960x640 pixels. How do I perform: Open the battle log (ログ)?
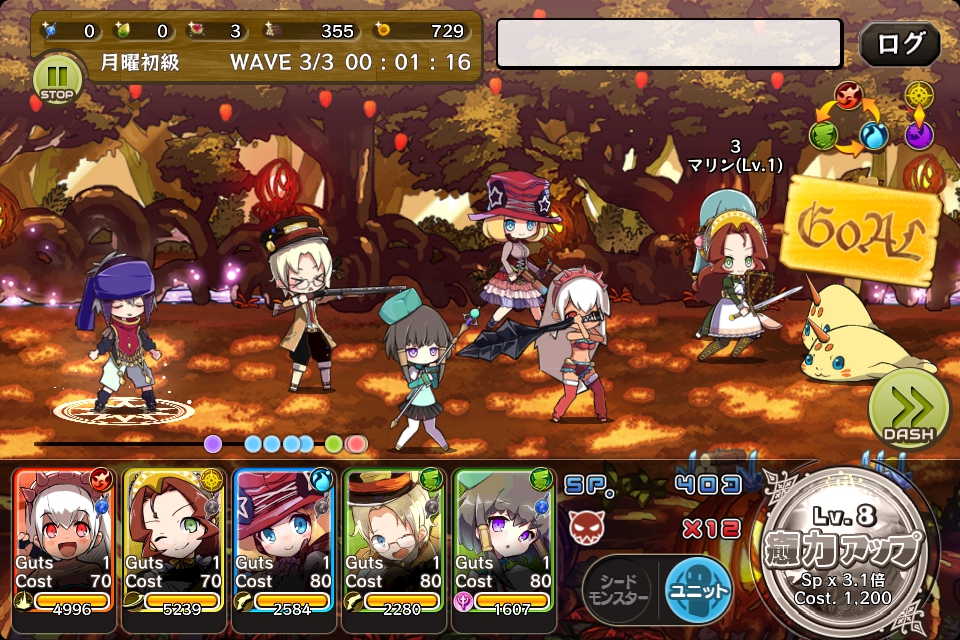[x=899, y=44]
